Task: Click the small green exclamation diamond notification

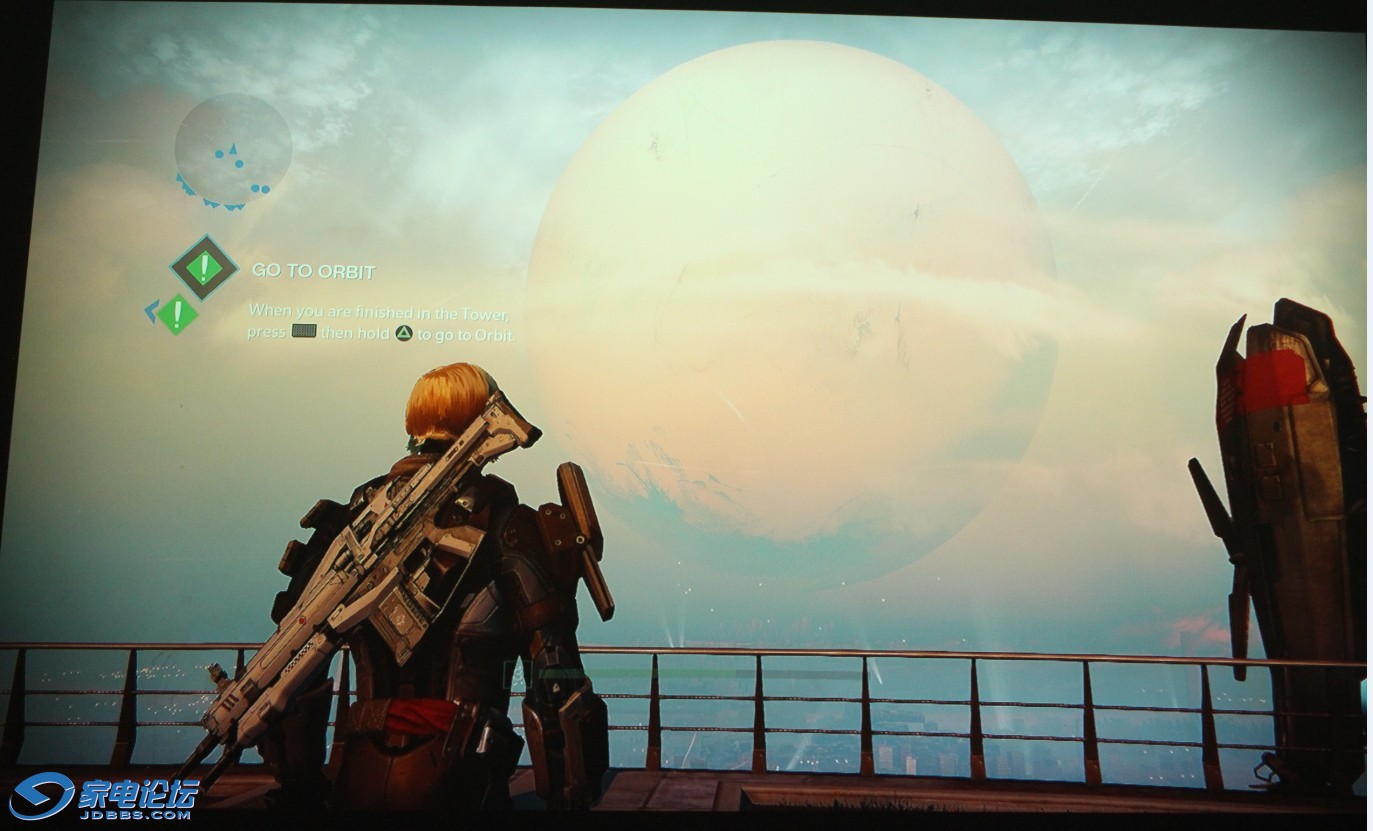Action: click(x=177, y=314)
